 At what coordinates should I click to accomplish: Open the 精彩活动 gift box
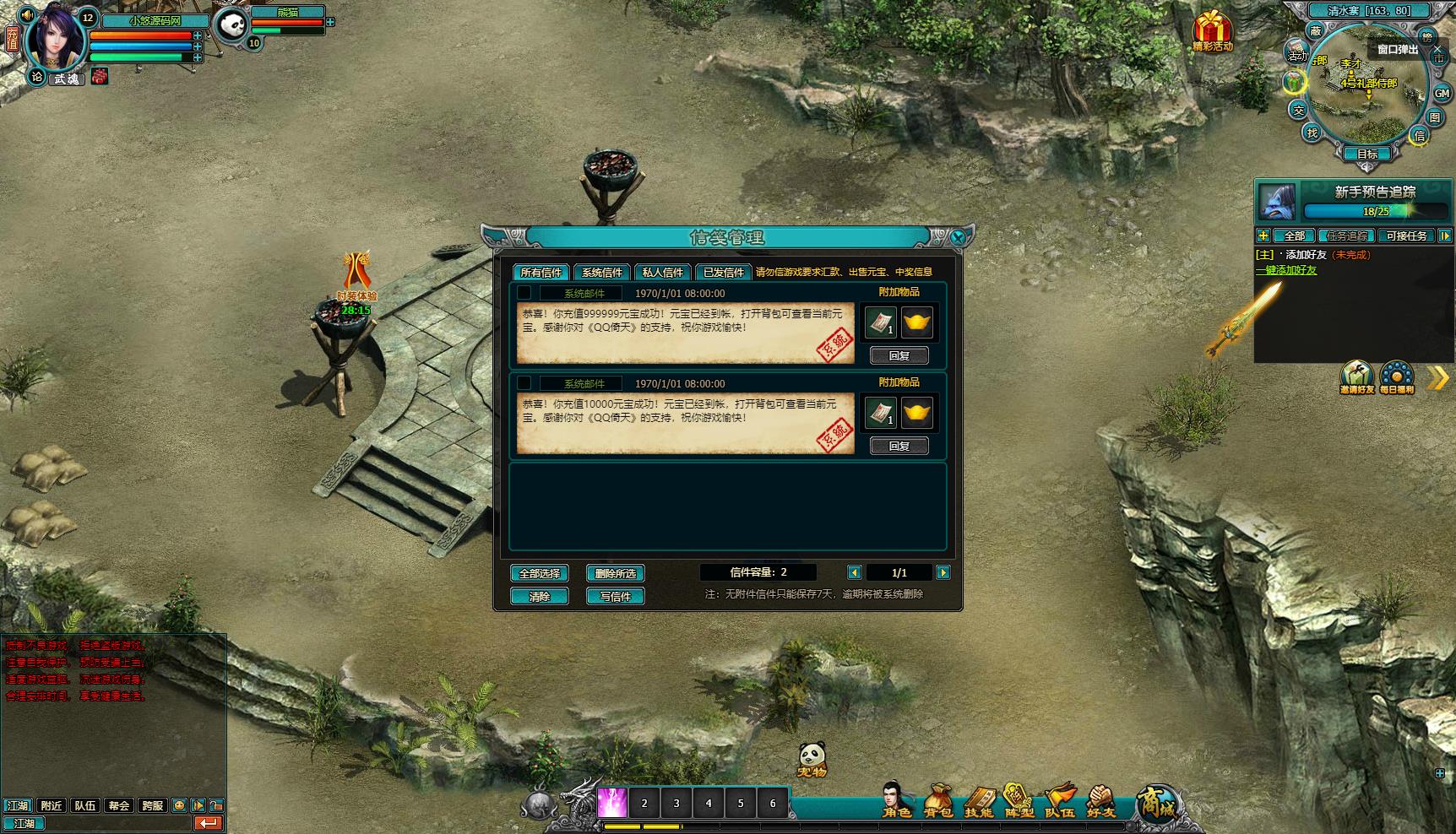[1212, 30]
